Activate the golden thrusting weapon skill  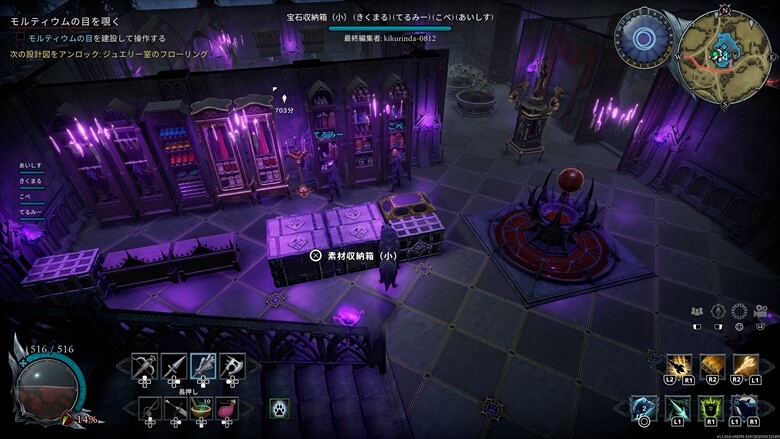pyautogui.click(x=744, y=366)
